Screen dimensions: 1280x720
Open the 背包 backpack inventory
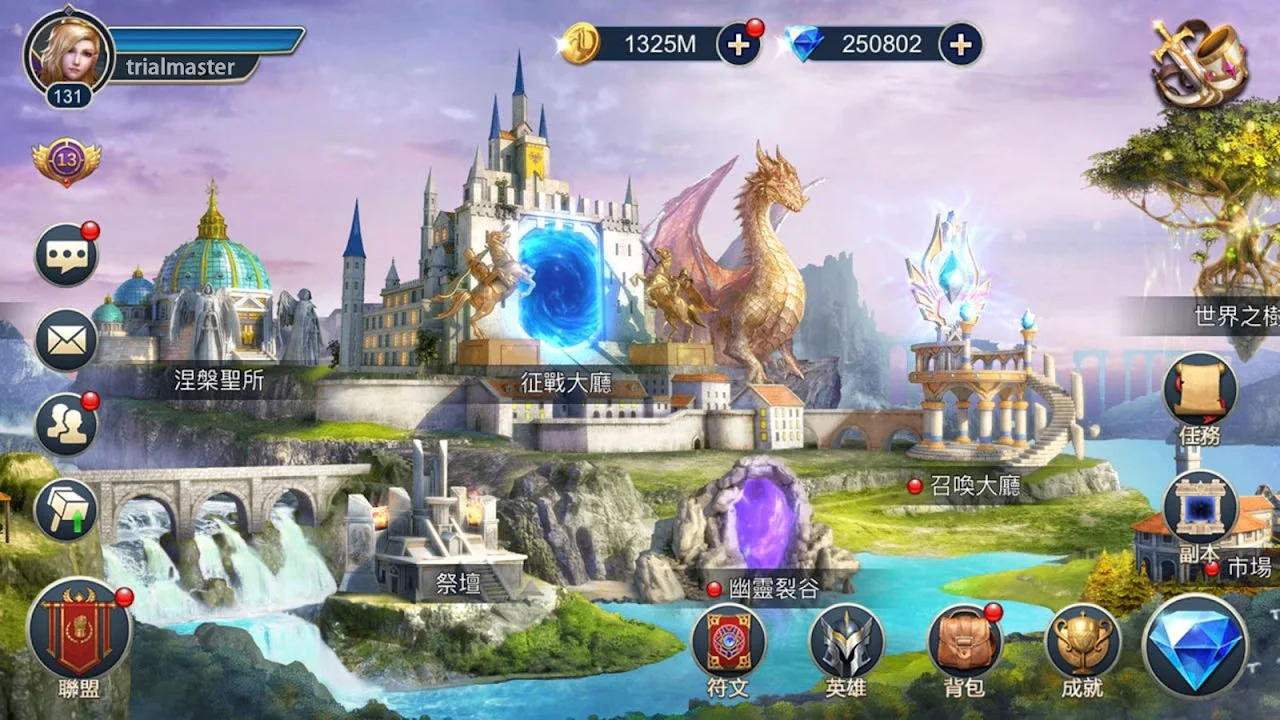coord(964,642)
